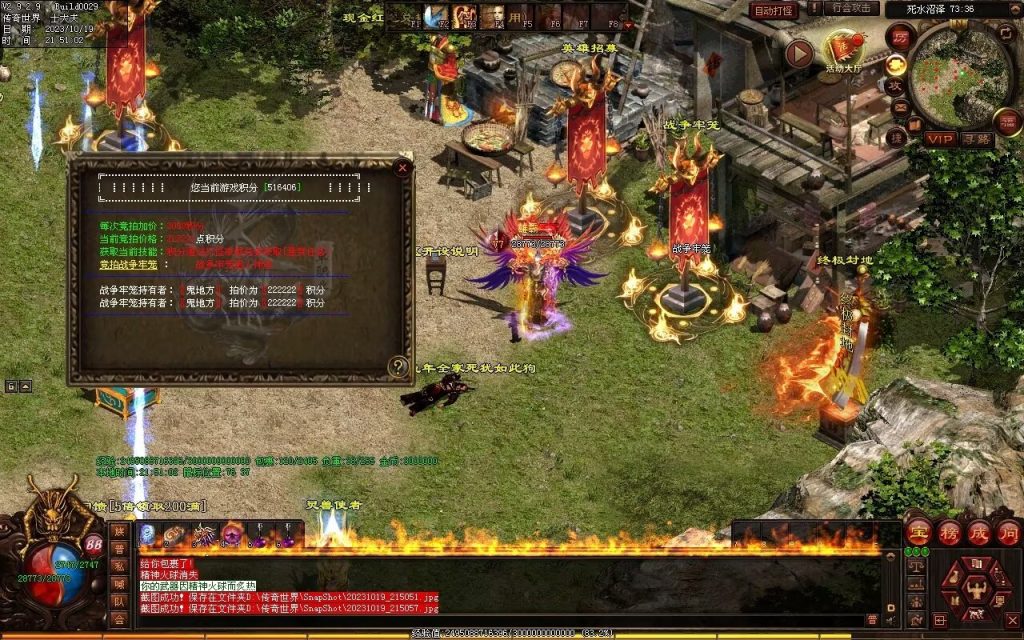Switch chat to the 队 team channel

pyautogui.click(x=119, y=601)
